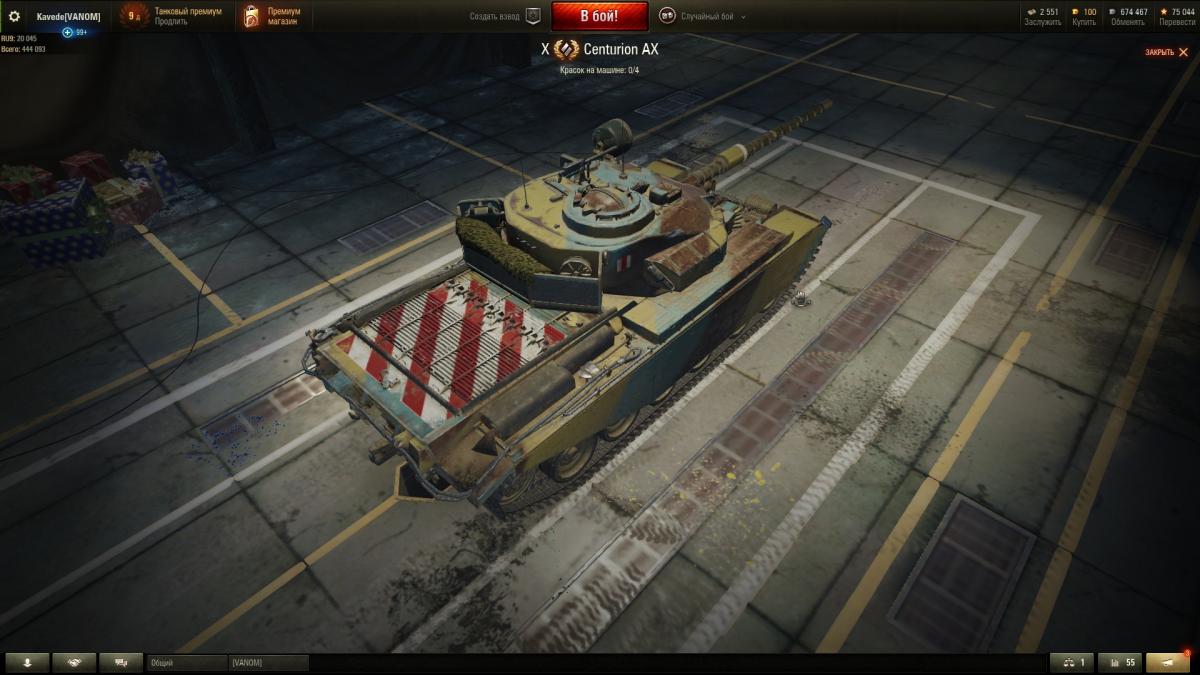Open the settings gear menu

pyautogui.click(x=14, y=16)
